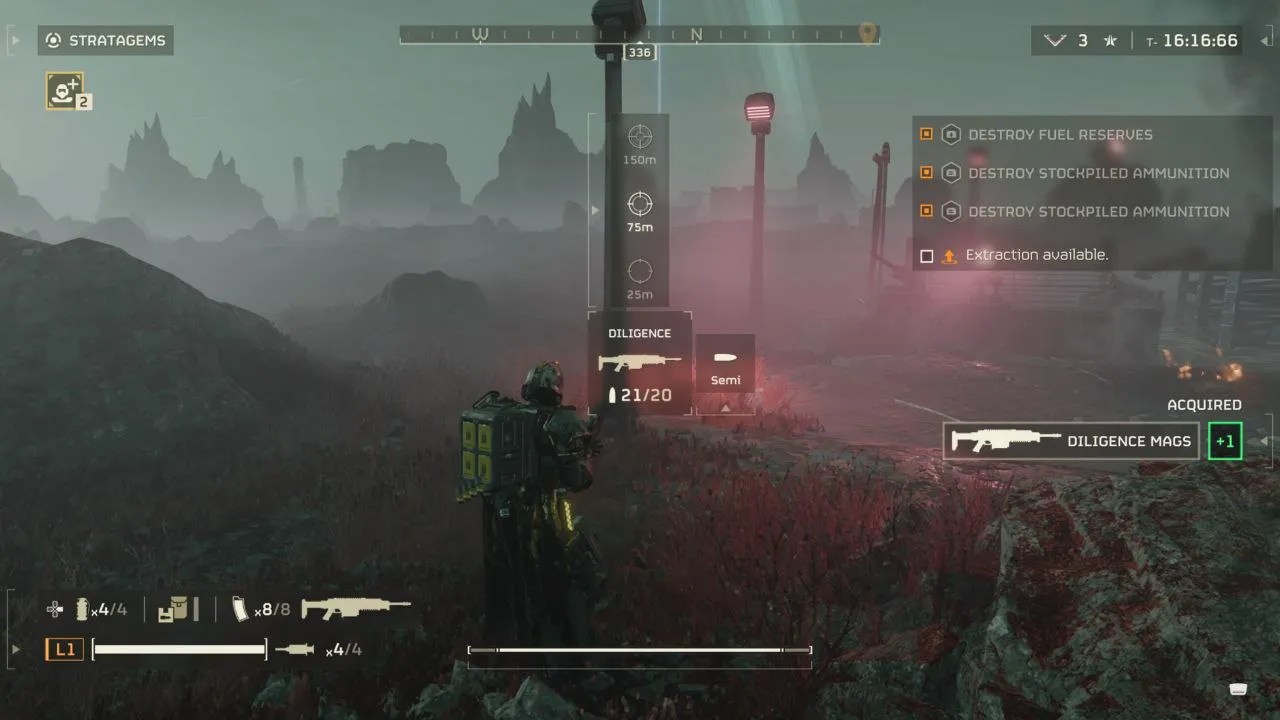Screen dimensions: 1280x720
Task: Click the Destroy Fuel Reserves objective icon
Action: point(950,134)
